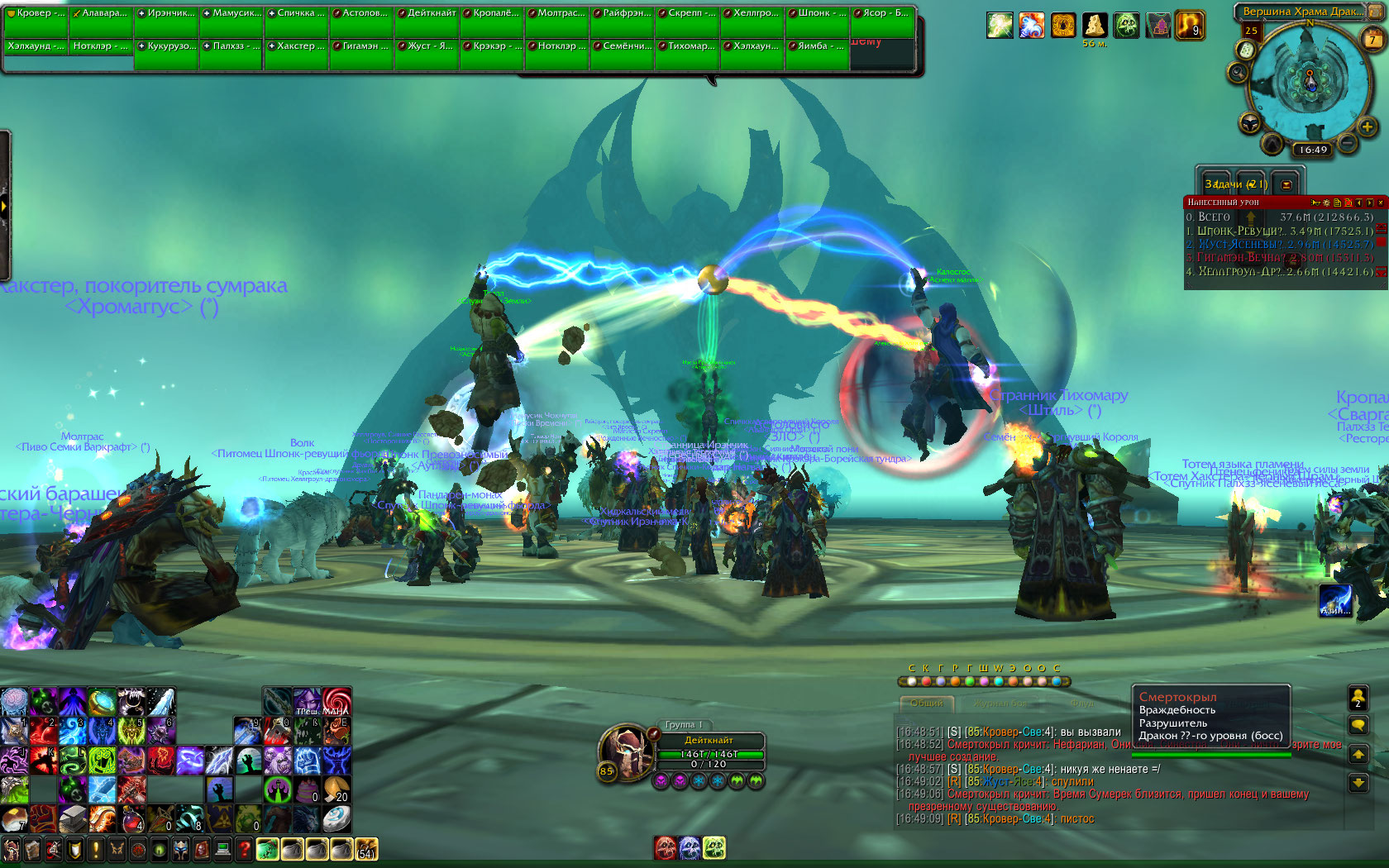The image size is (1389, 868).
Task: Click the cheese food buff icon
Action: coord(1095,26)
